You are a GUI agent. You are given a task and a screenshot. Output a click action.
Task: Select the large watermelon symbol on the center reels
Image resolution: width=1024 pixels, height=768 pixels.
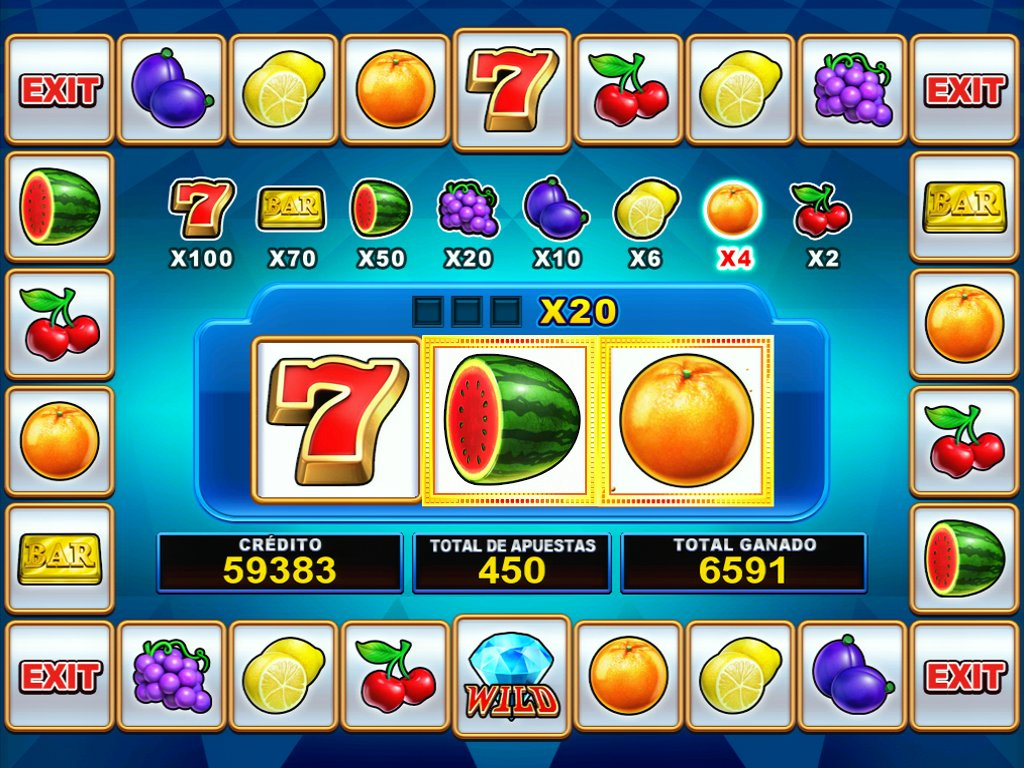[511, 419]
